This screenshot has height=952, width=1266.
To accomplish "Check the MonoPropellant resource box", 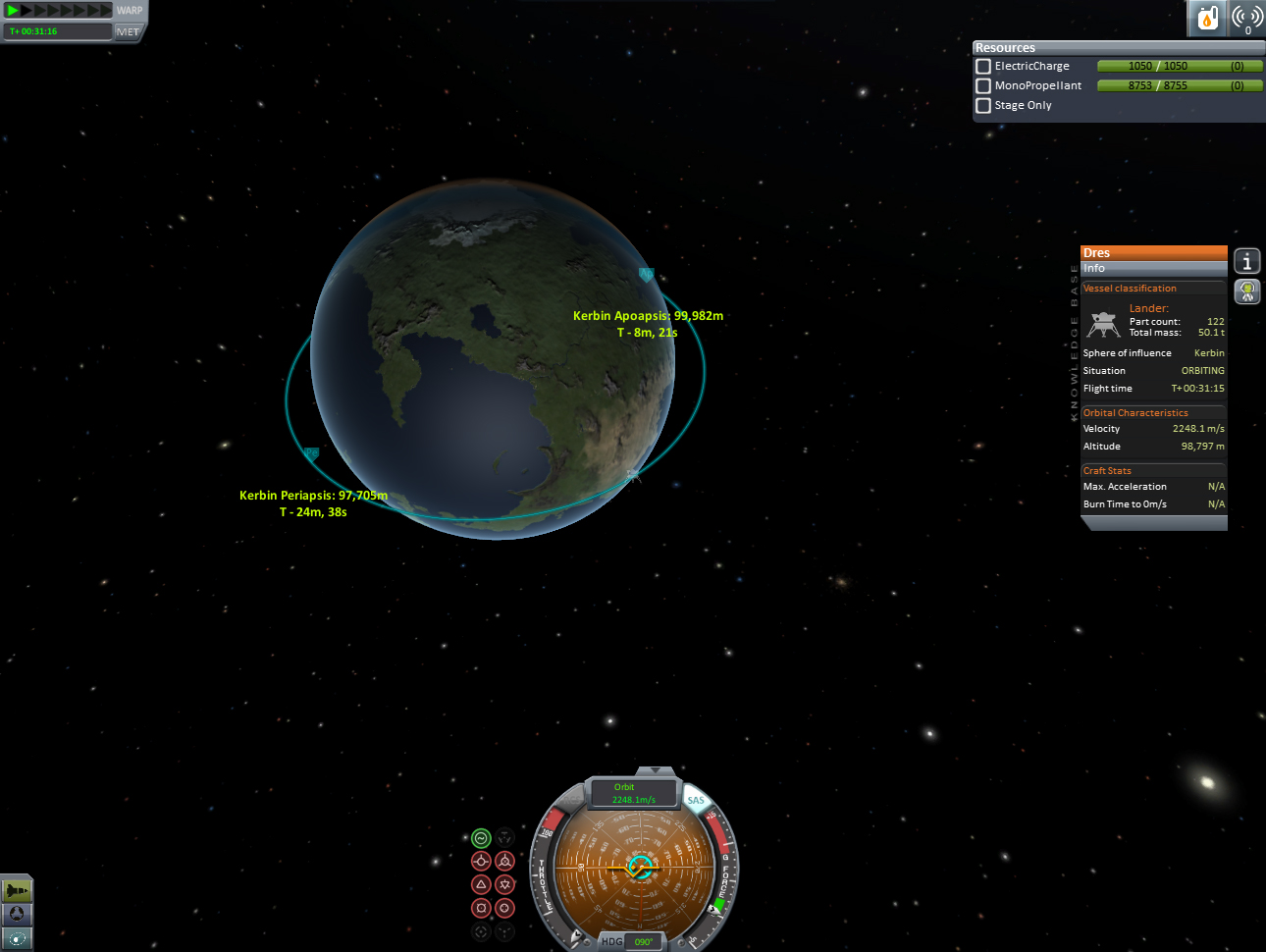I will click(983, 86).
